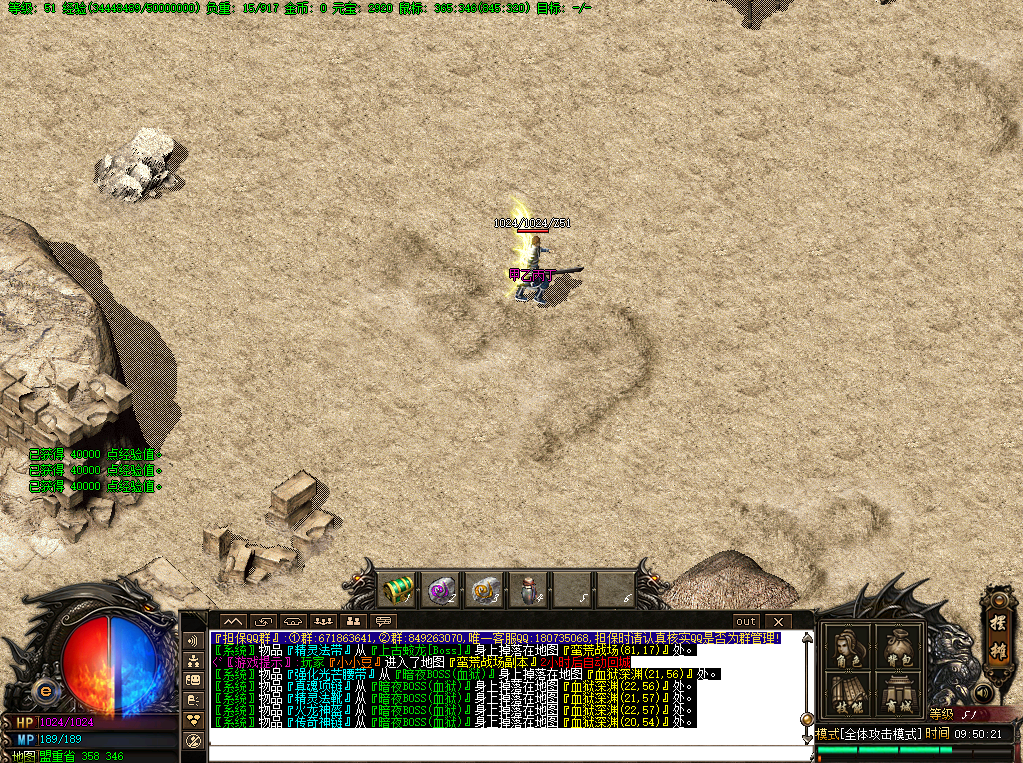Click the chat scrollbar down arrow
This screenshot has height=763, width=1023.
point(806,738)
